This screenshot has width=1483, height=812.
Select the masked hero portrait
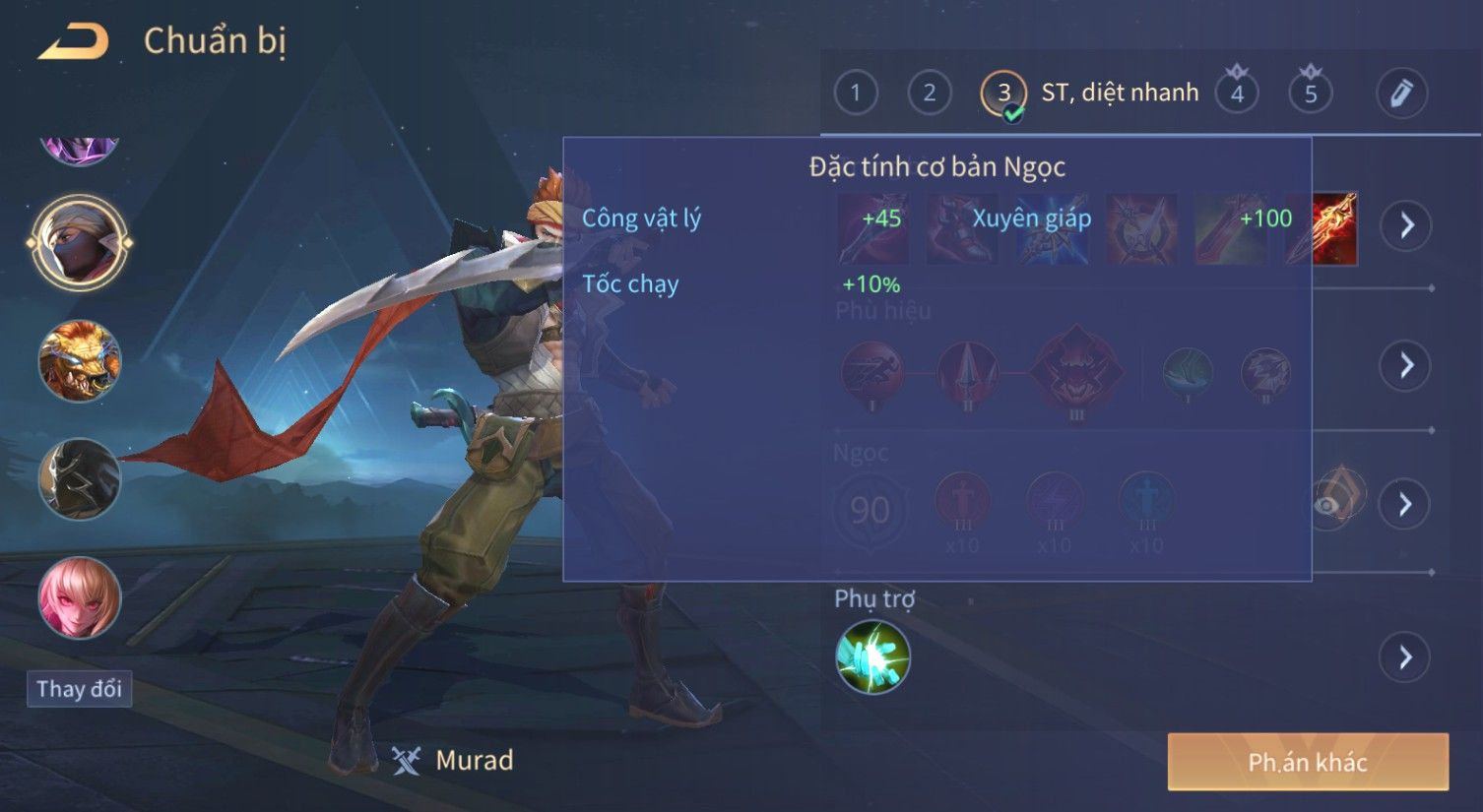coord(80,242)
